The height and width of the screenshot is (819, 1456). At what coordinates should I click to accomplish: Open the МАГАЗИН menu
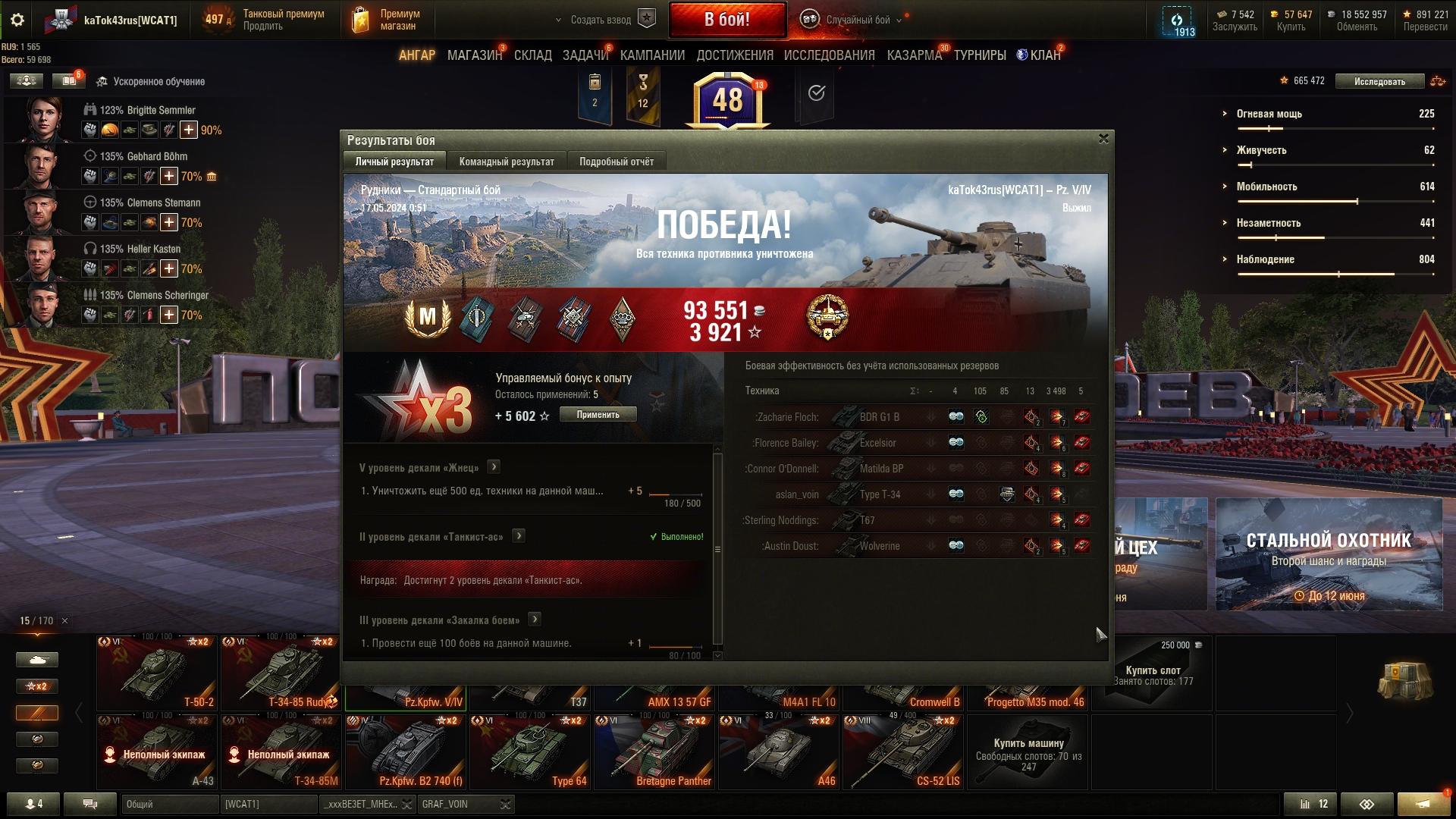click(474, 55)
